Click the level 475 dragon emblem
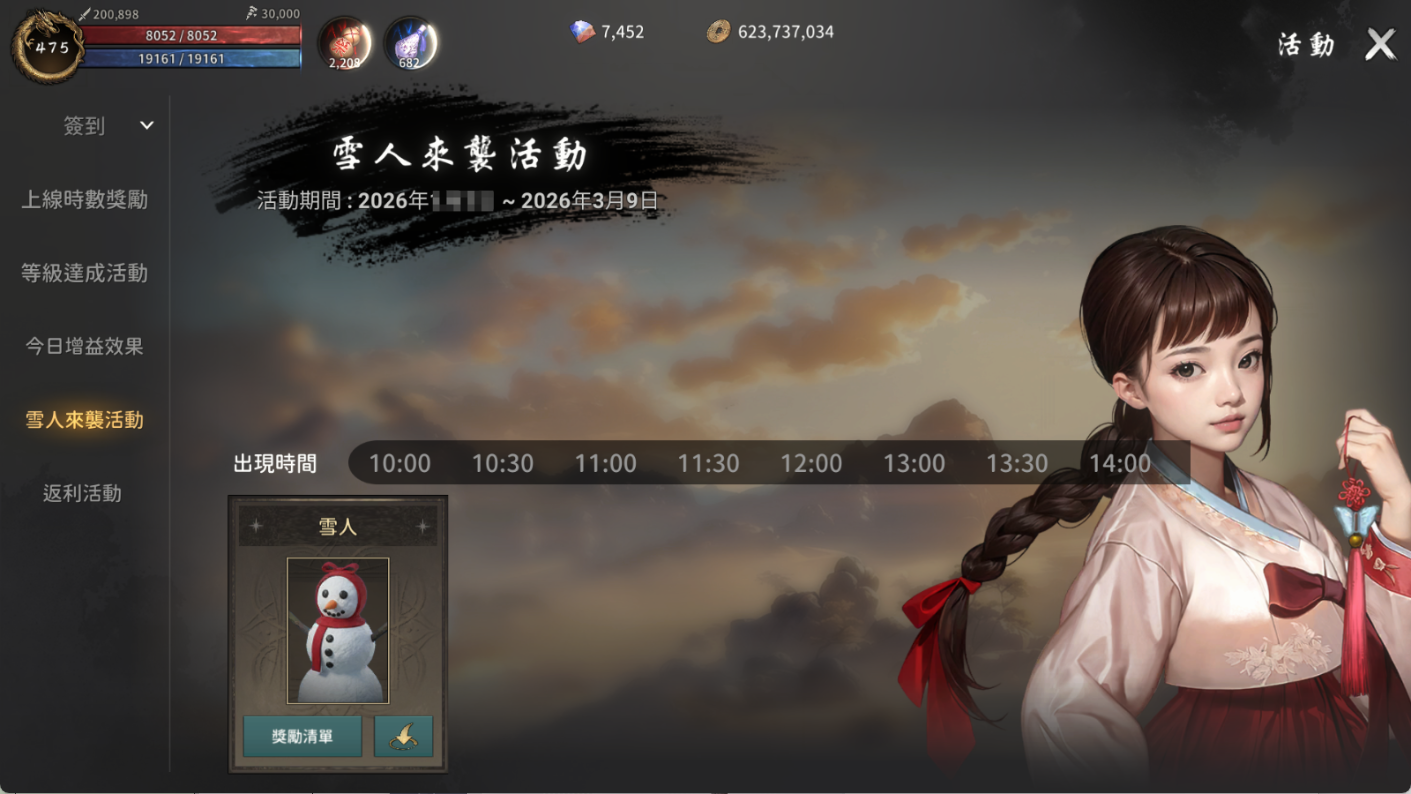This screenshot has height=794, width=1411. (48, 46)
